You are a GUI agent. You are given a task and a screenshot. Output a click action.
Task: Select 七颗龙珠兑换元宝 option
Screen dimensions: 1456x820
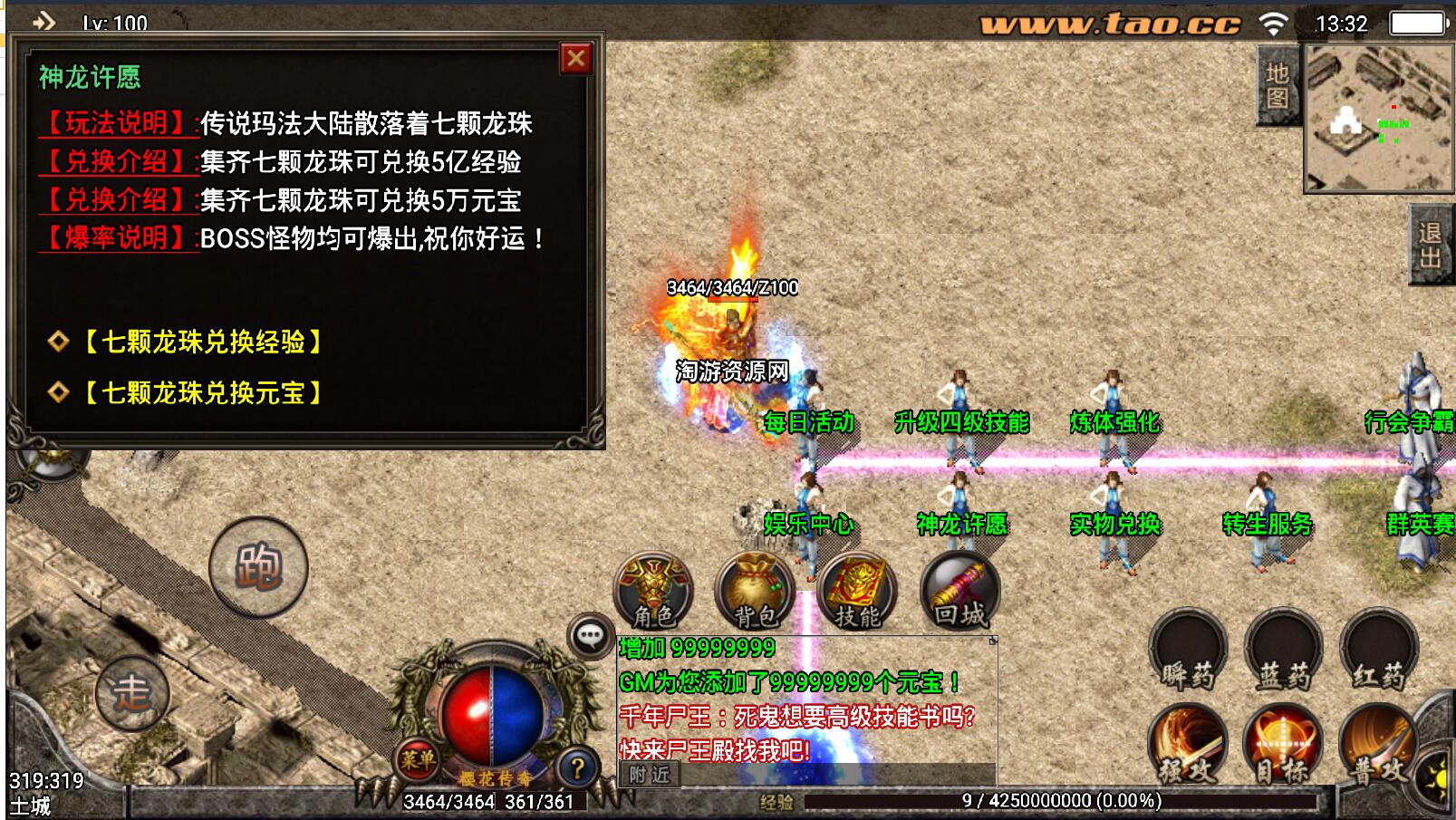tap(202, 392)
